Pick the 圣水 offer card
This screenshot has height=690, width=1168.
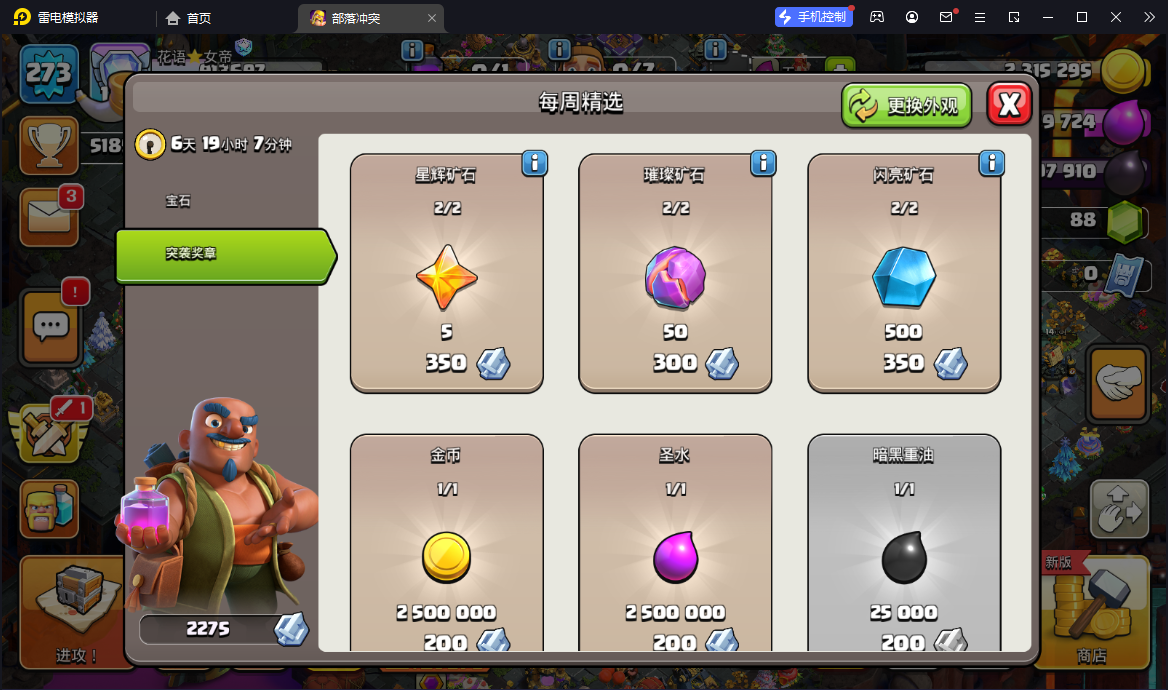(x=675, y=545)
